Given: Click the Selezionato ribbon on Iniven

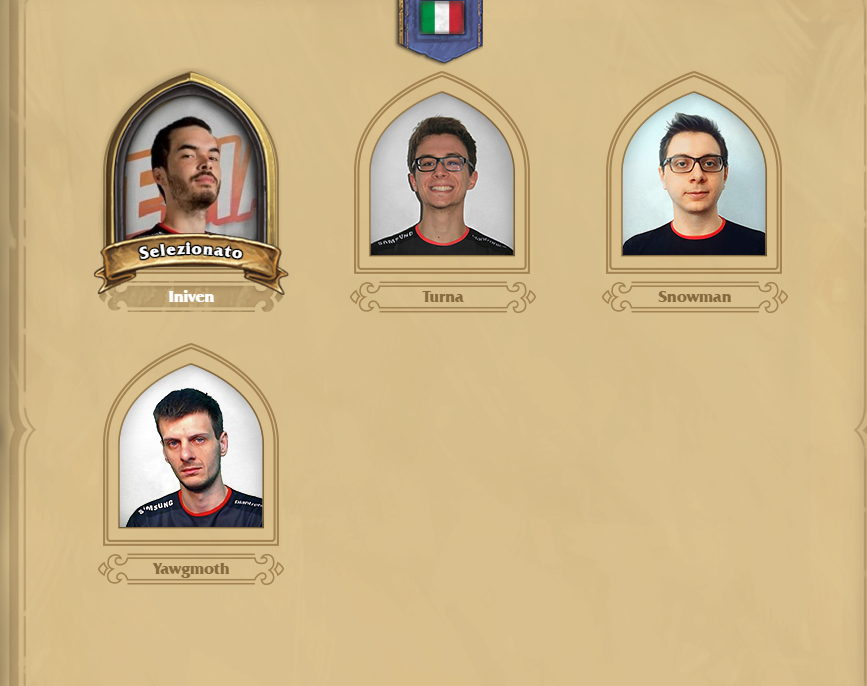Looking at the screenshot, I should click(190, 253).
